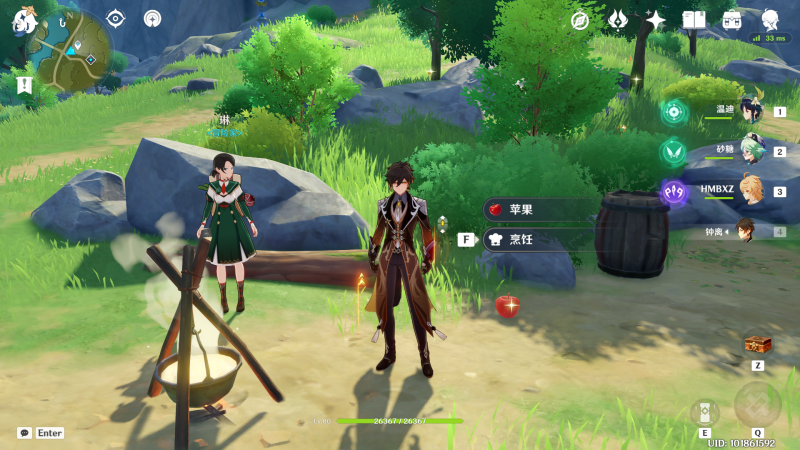Viewport: 800px width, 450px height.
Task: Open the character head profile icon
Action: [x=770, y=20]
